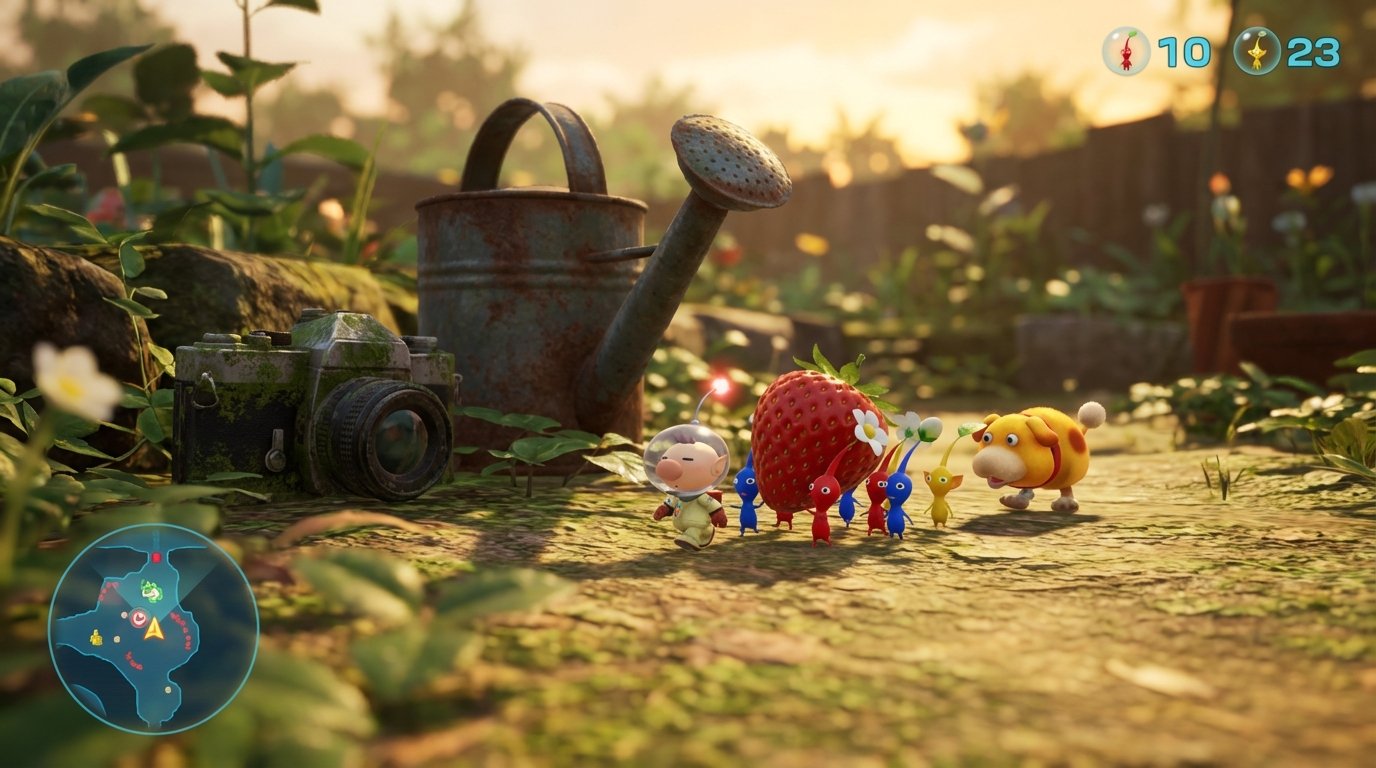Click a white cave dot on the minimap

point(124,615)
